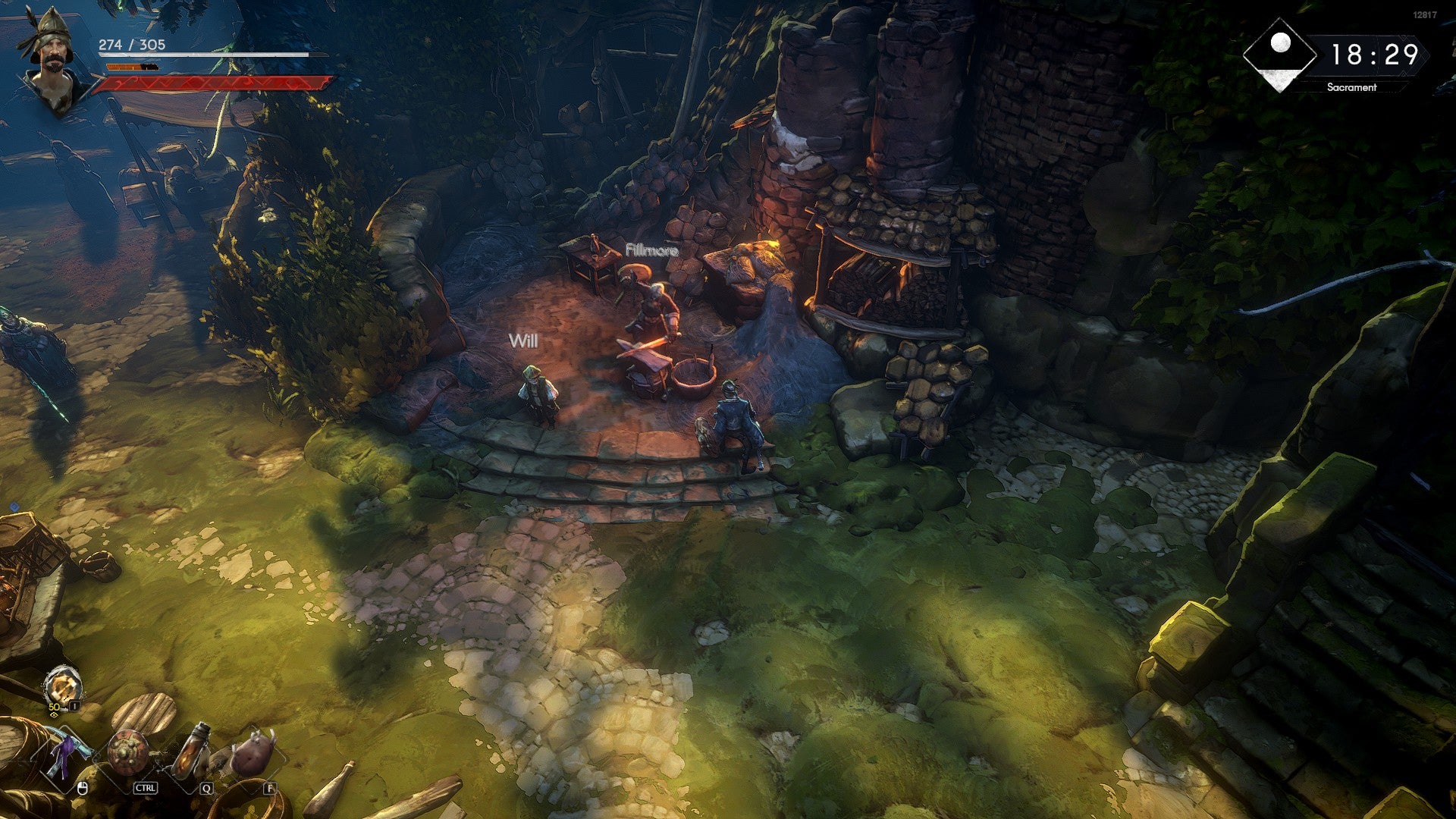
Task: Toggle the eye indicator below the buff counter
Action: [55, 714]
